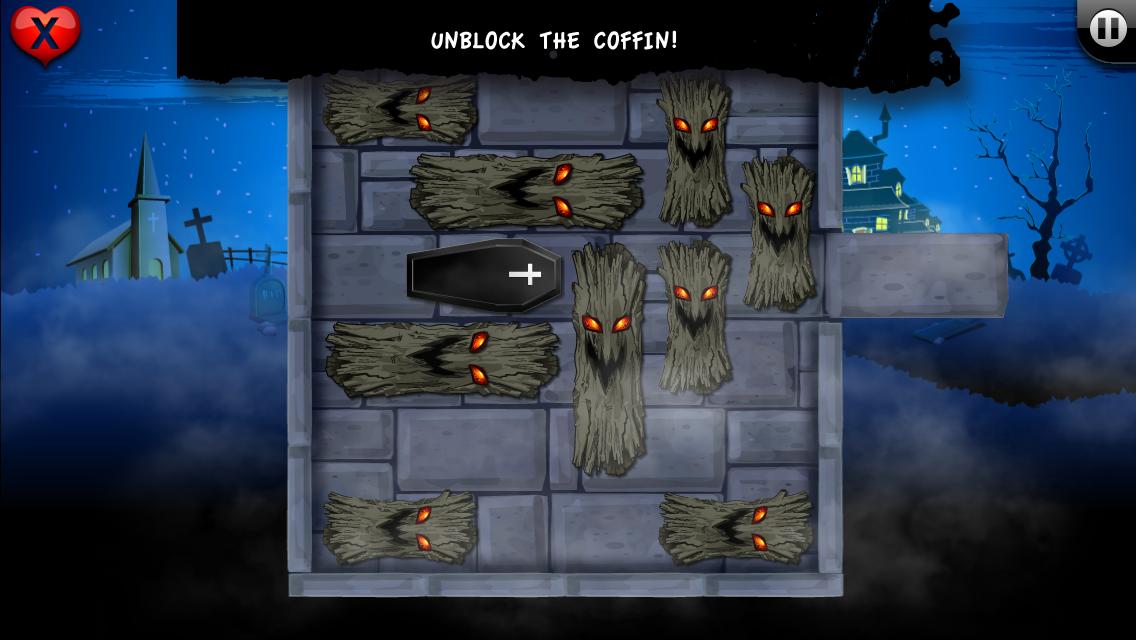Select the tallest vertical tree block

tap(608, 358)
